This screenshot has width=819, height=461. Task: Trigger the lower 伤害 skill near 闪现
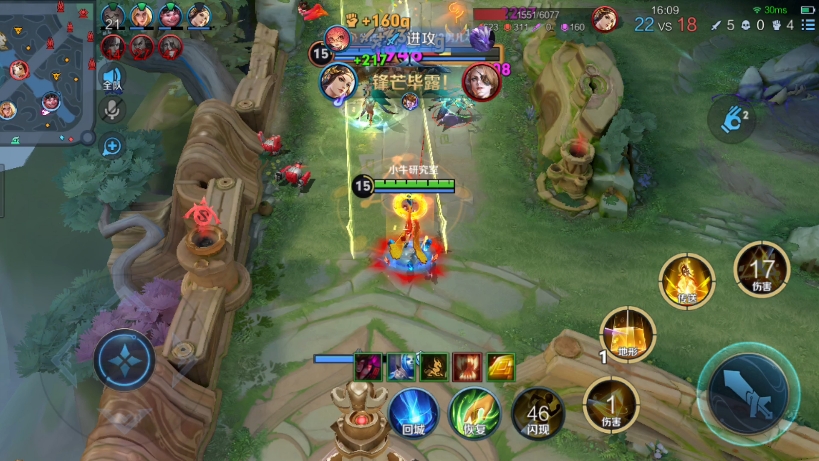point(610,404)
